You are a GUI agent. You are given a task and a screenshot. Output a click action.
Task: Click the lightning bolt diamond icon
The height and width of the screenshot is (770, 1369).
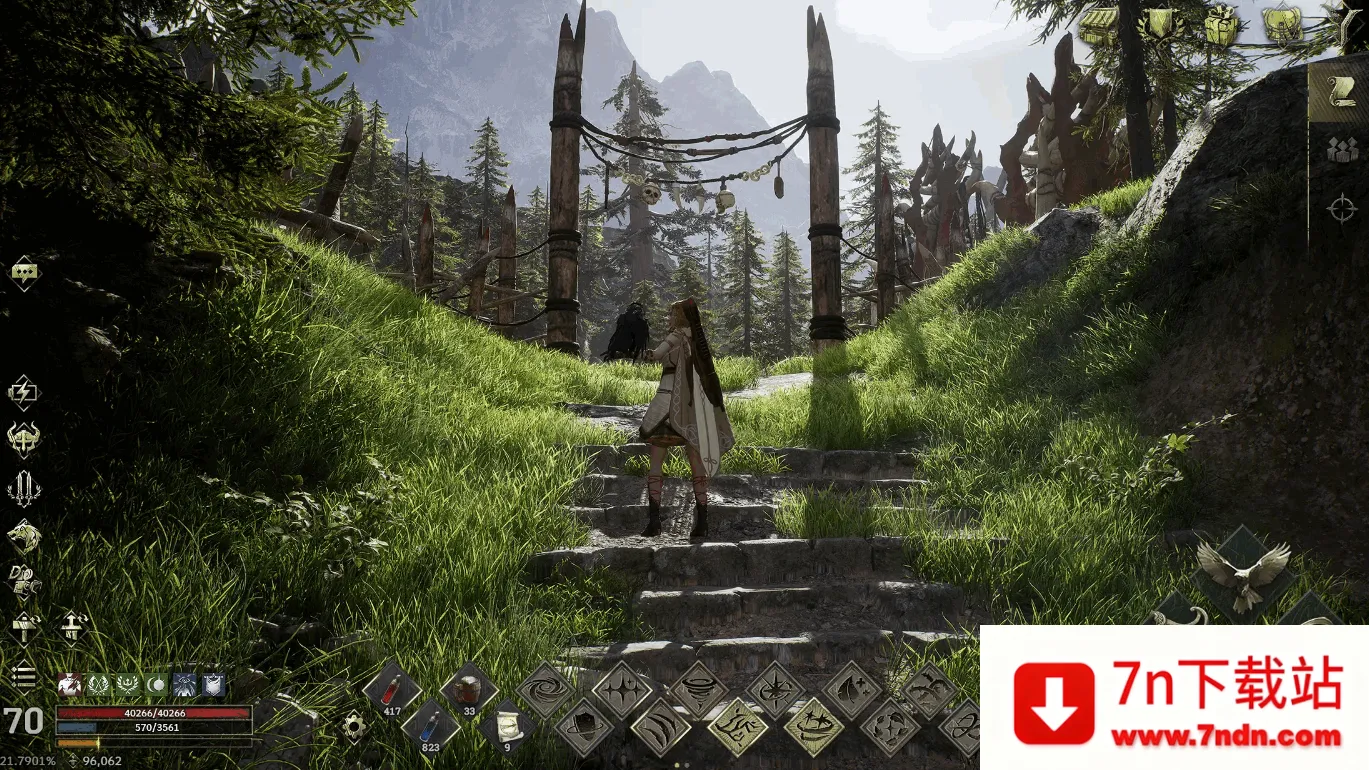click(23, 392)
